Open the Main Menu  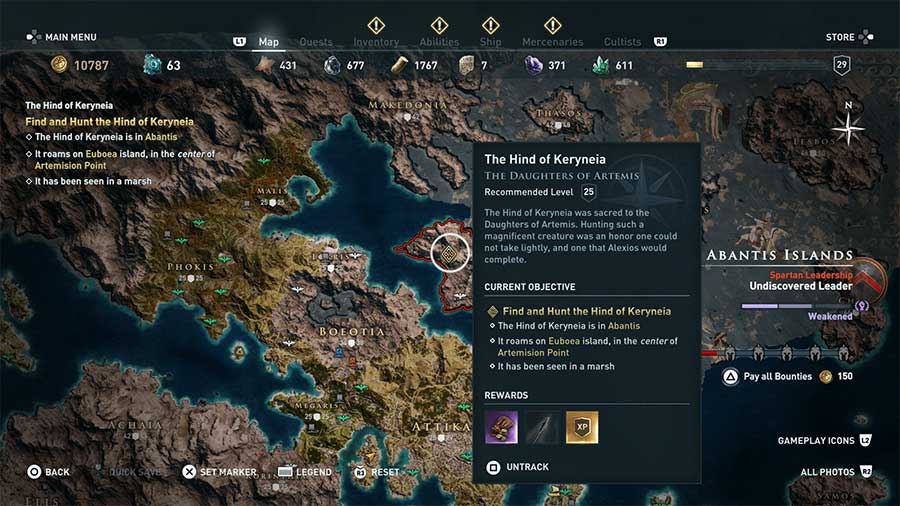point(62,37)
